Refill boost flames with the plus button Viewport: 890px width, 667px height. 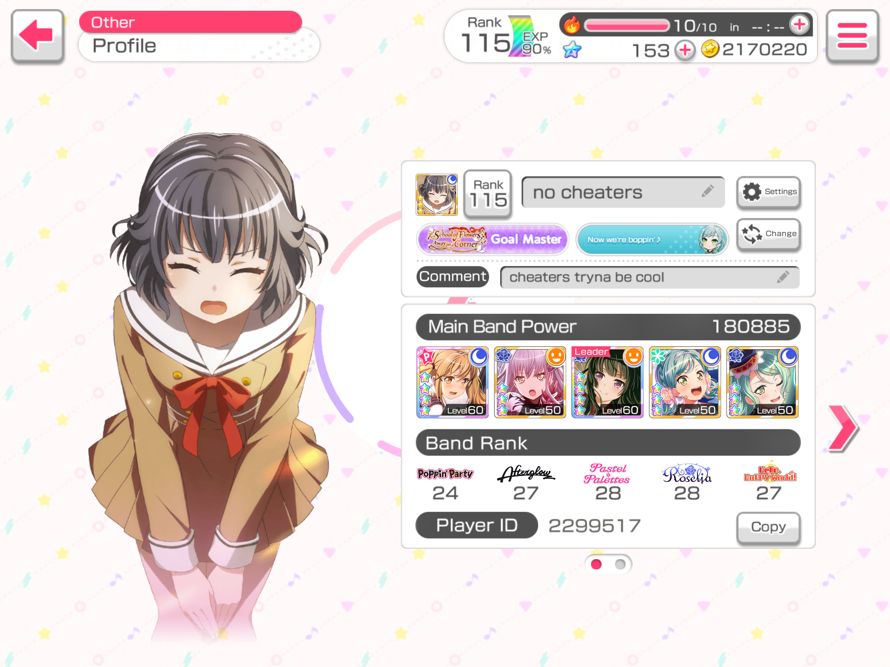point(799,25)
